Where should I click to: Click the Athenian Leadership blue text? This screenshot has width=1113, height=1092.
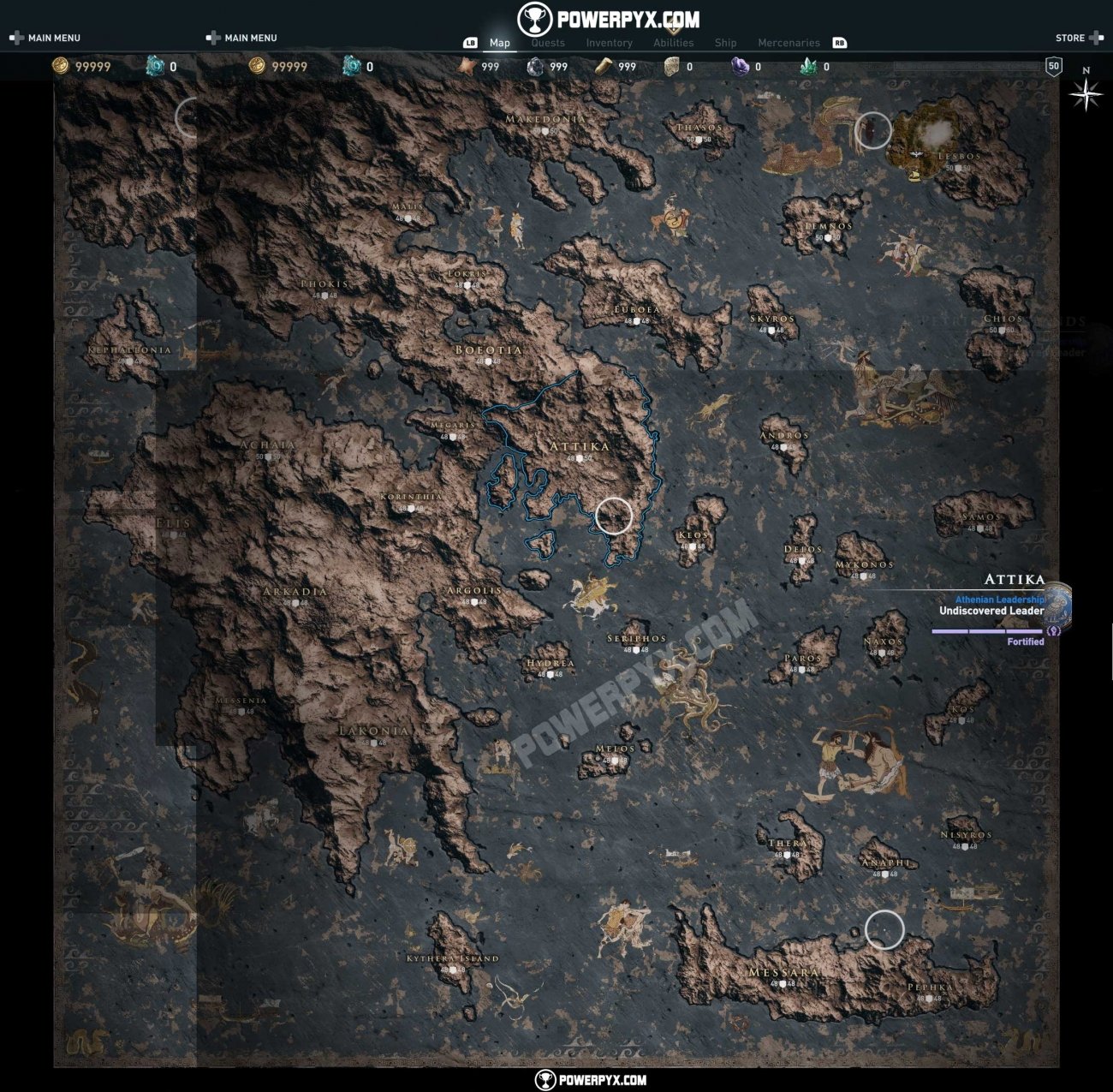point(999,600)
